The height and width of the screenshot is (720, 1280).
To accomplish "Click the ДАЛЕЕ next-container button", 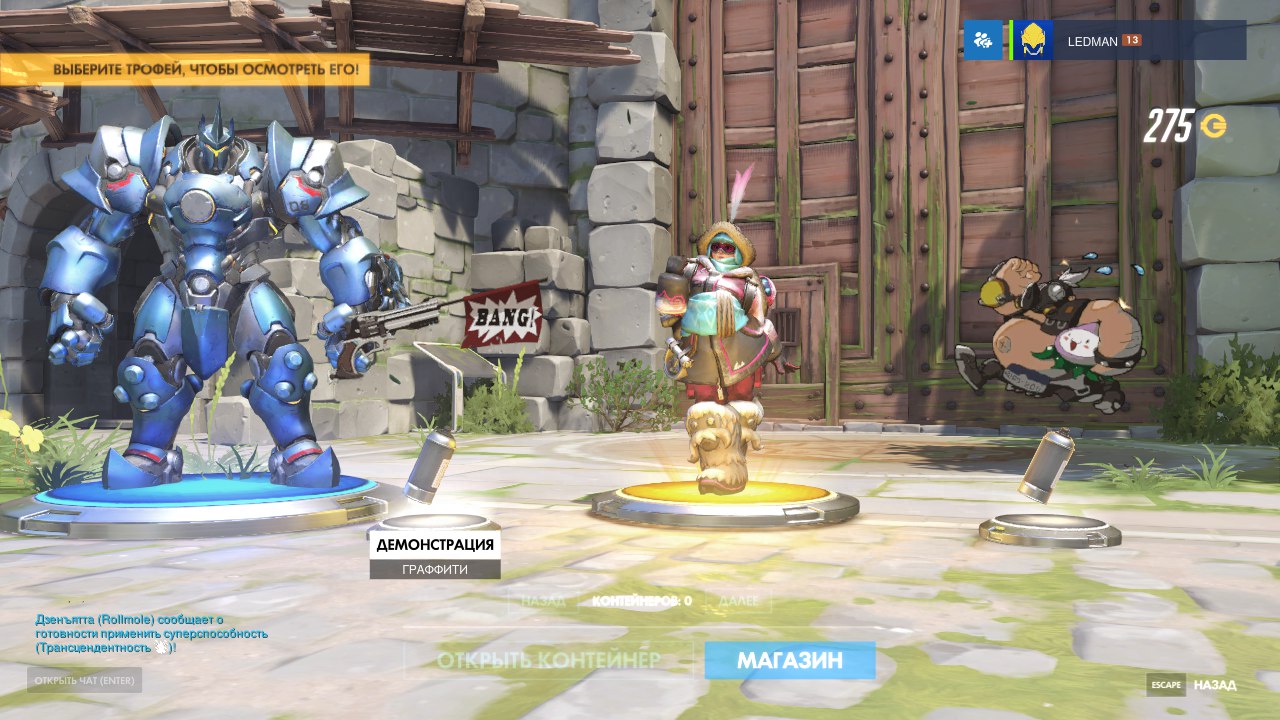I will click(739, 601).
